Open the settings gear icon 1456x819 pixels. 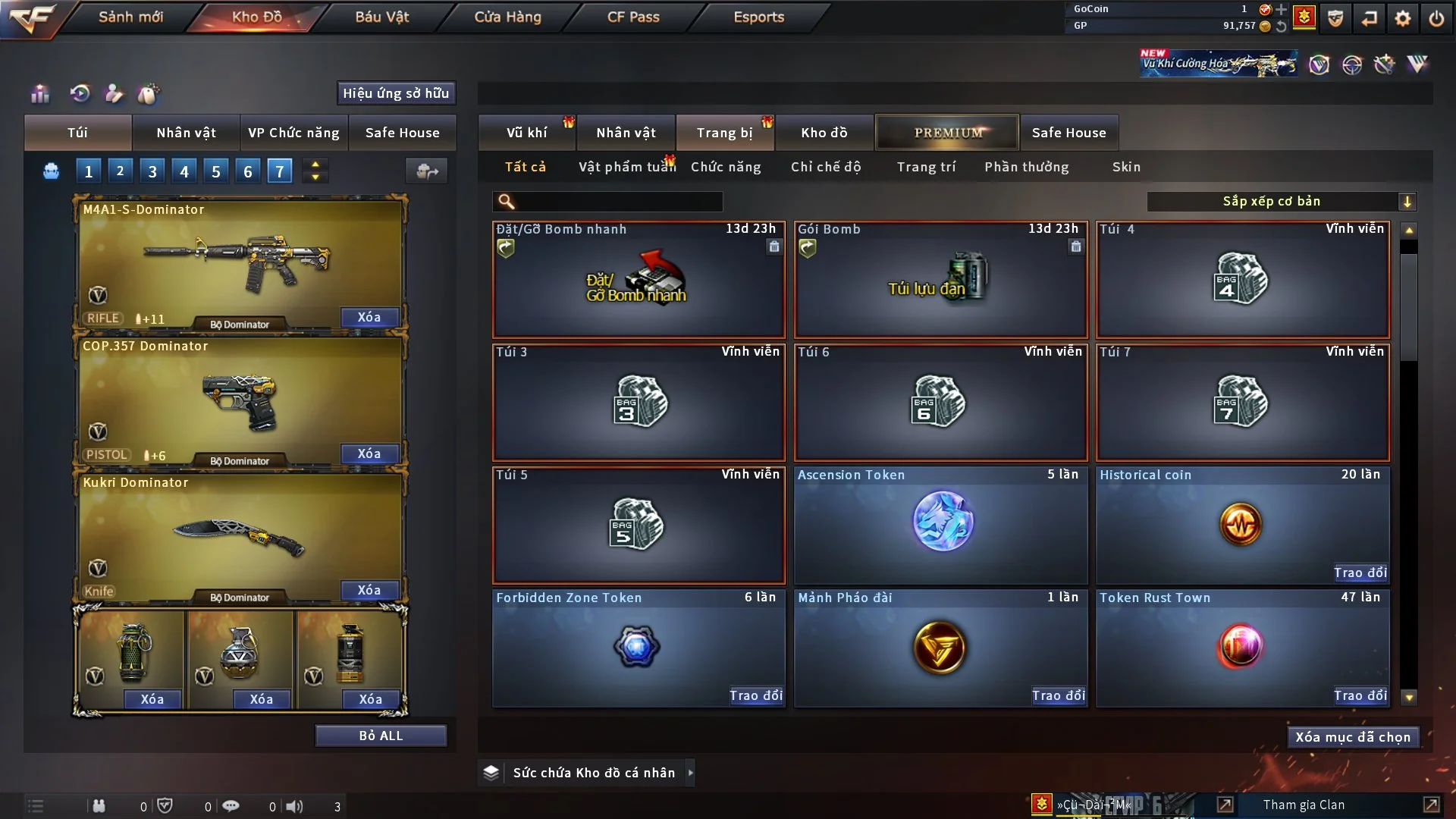click(1402, 18)
